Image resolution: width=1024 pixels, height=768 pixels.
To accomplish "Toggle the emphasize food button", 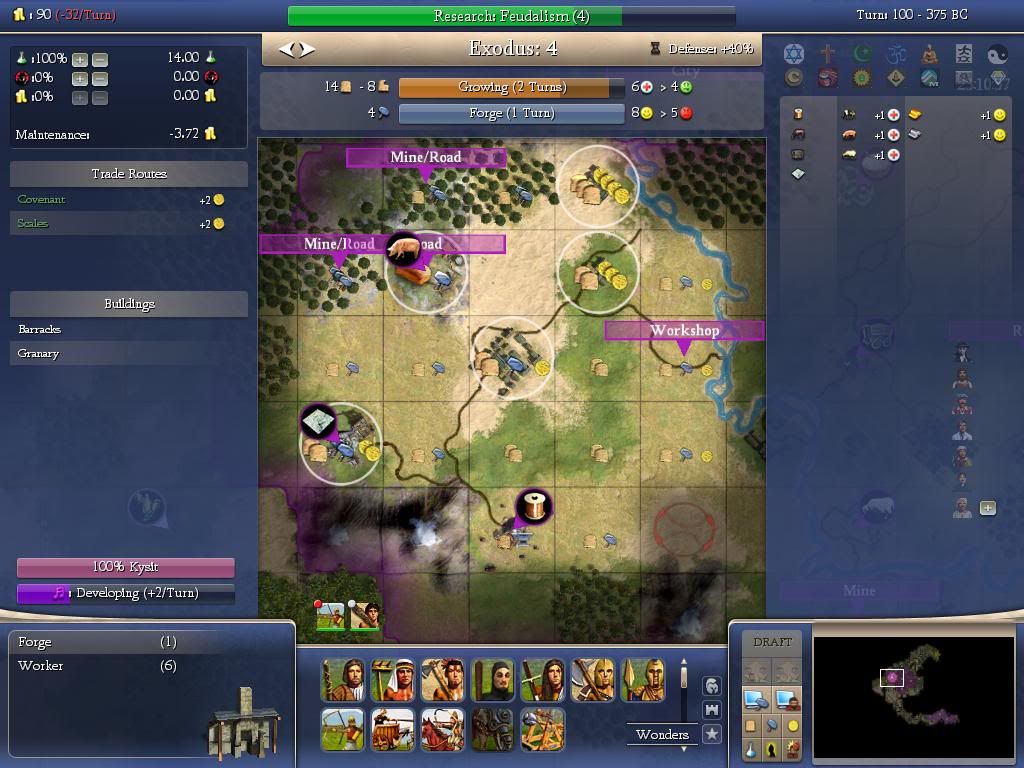I will (751, 726).
